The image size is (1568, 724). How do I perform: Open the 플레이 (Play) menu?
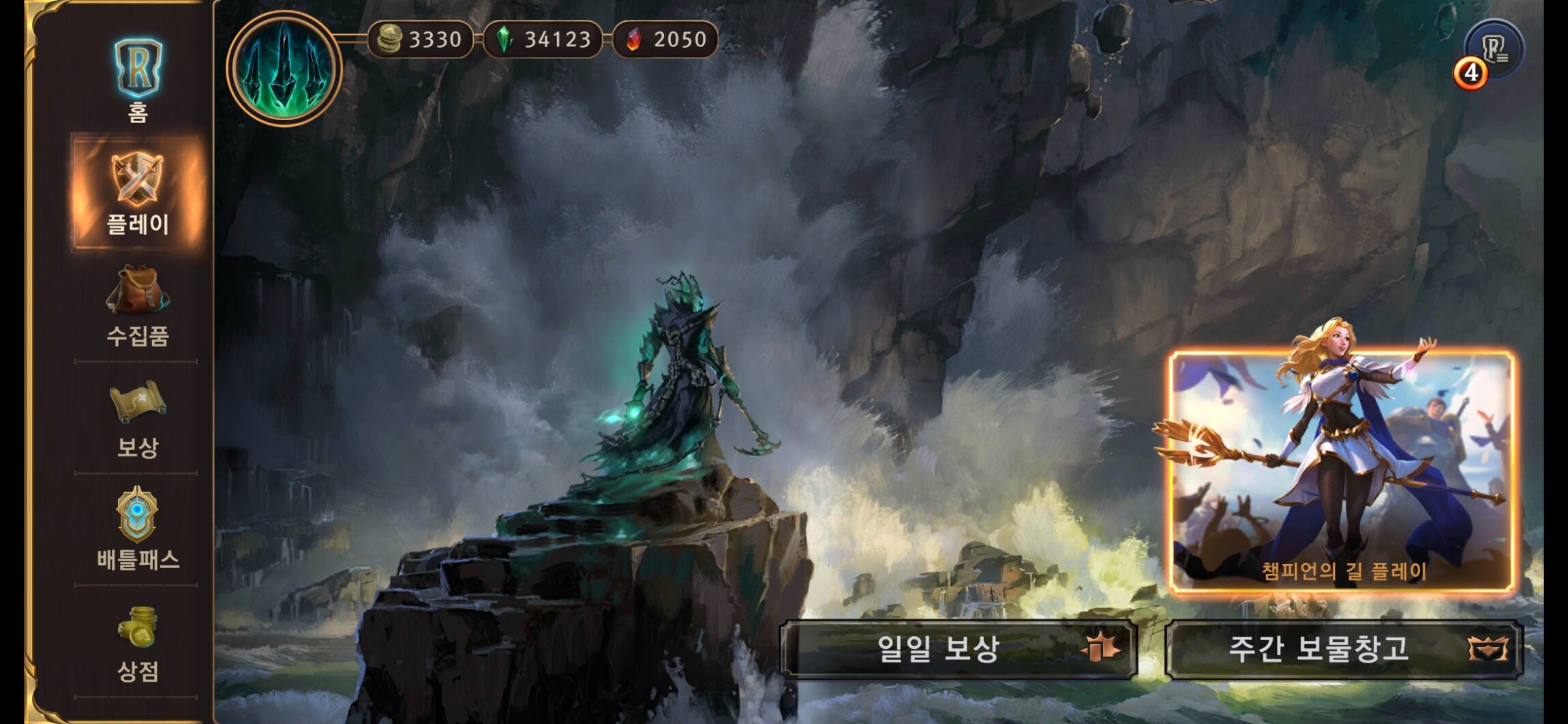[x=137, y=192]
